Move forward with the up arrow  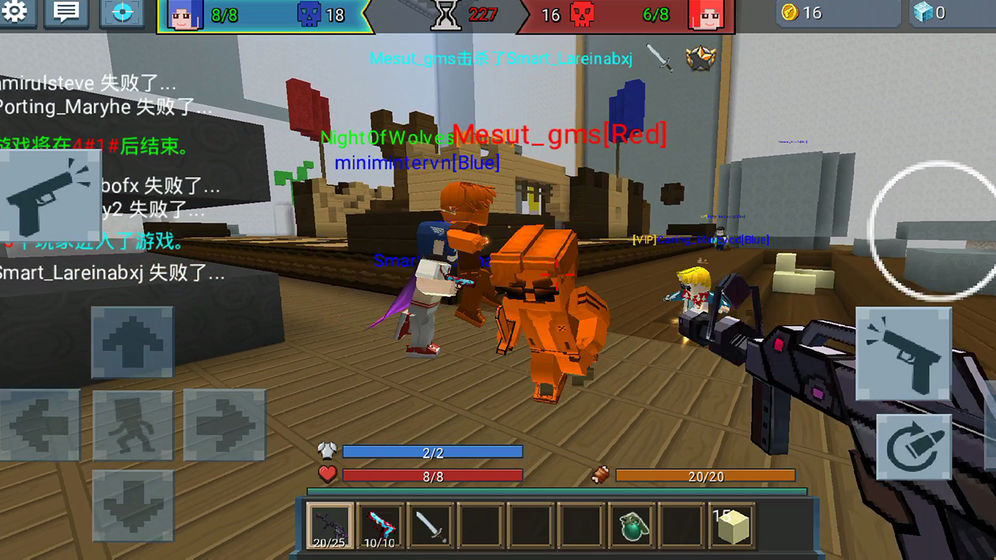(132, 343)
